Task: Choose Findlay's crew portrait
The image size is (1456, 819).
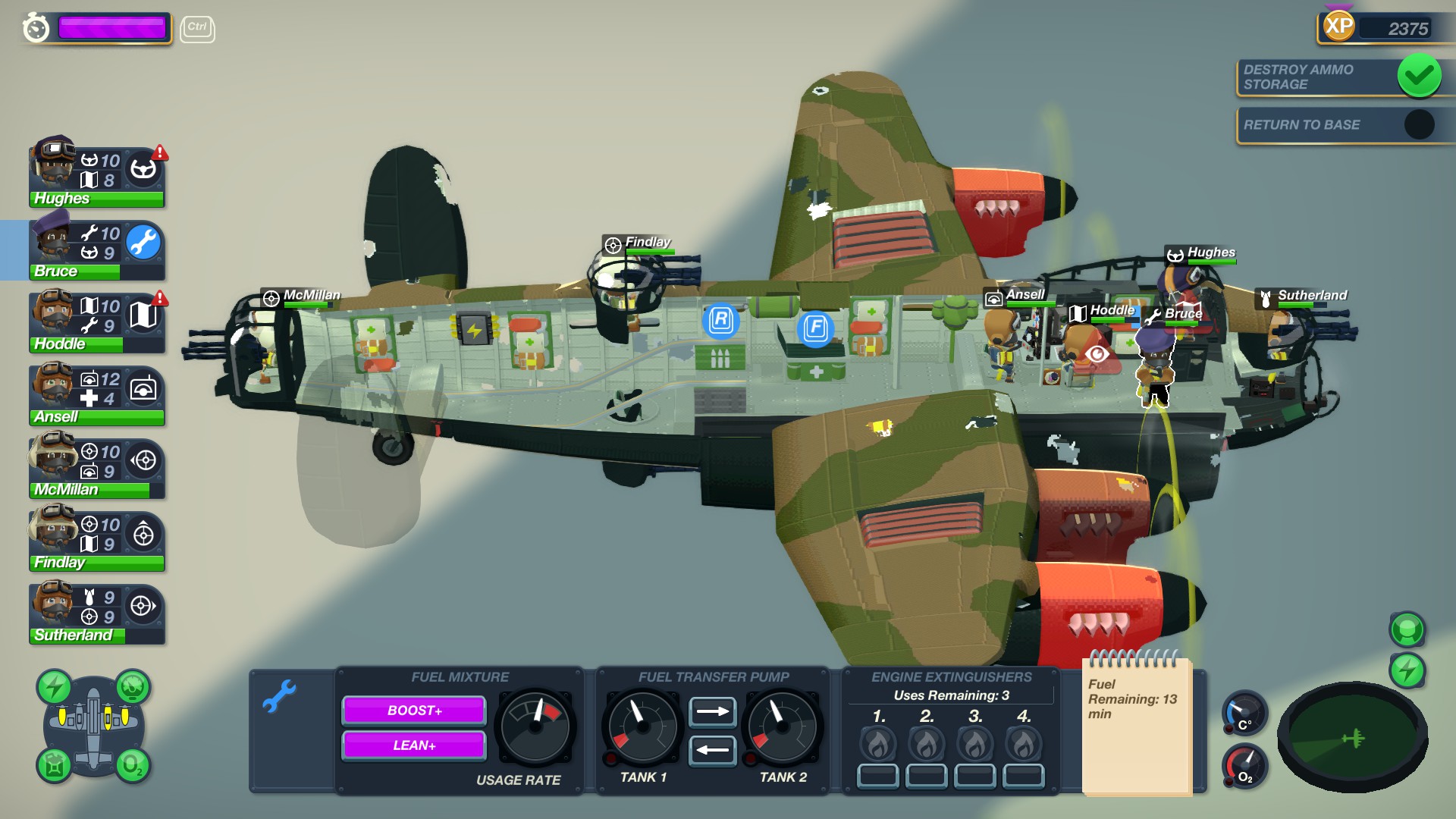Action: click(55, 532)
